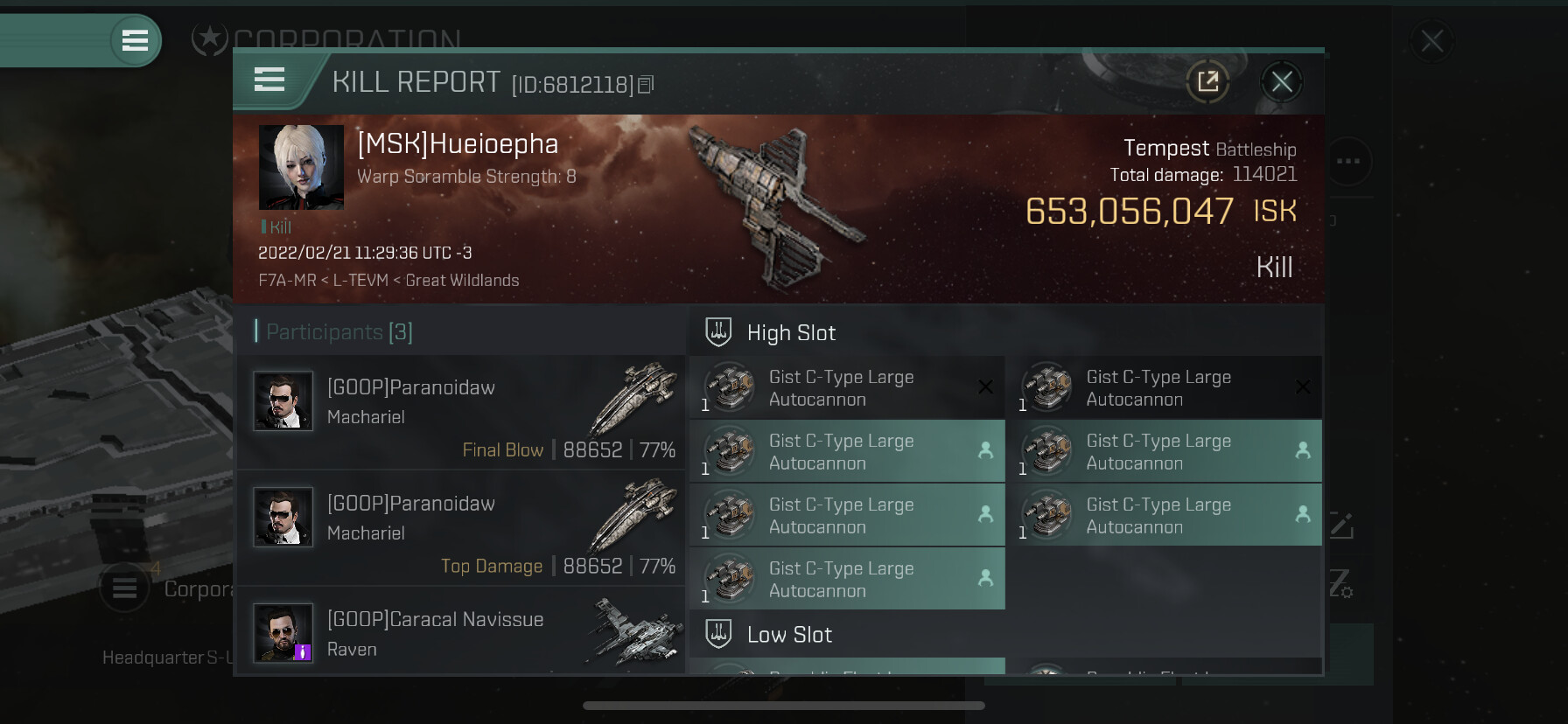Image resolution: width=1568 pixels, height=724 pixels.
Task: Copy the kill report ID
Action: pyautogui.click(x=646, y=85)
